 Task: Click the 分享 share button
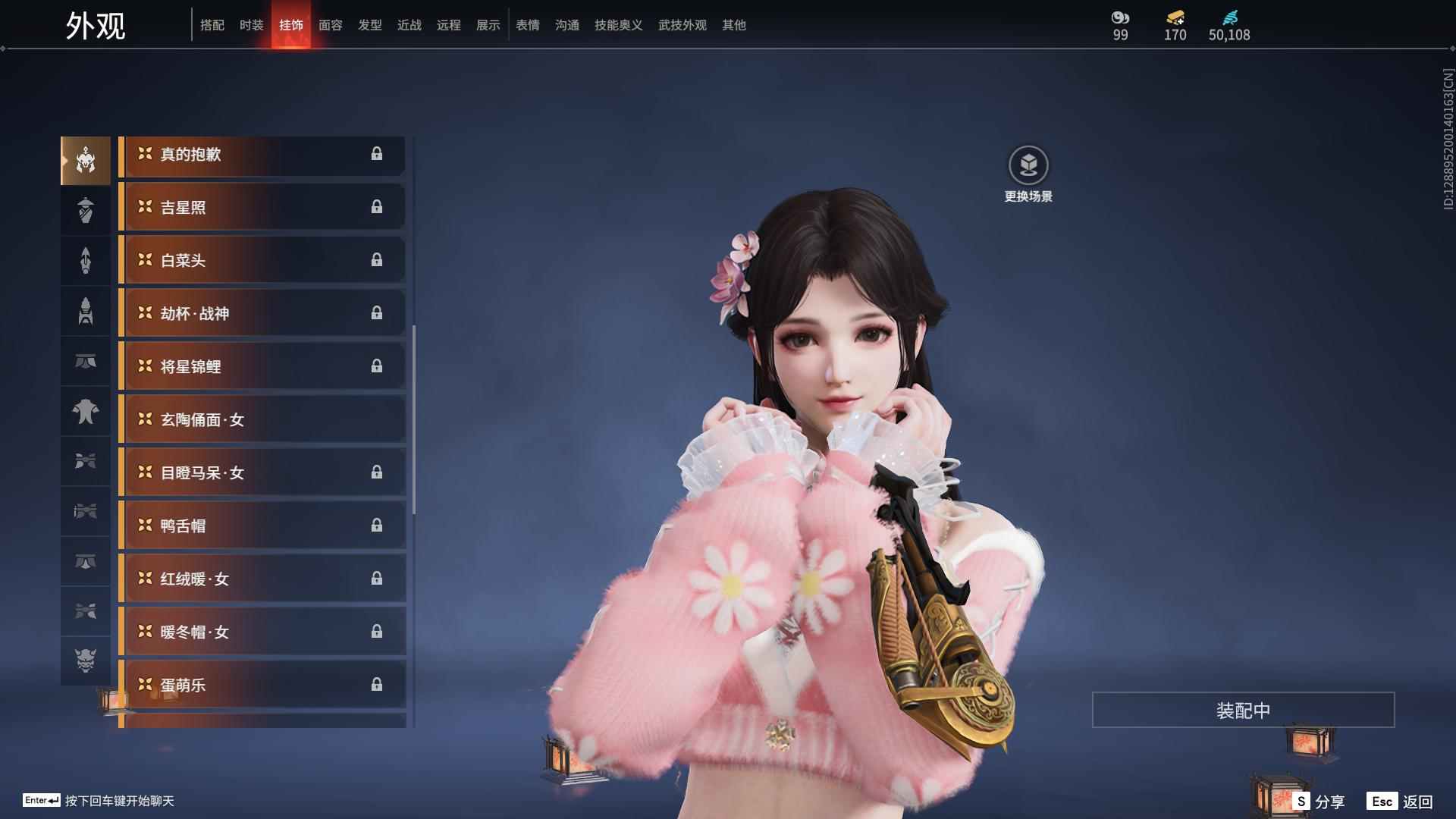(1320, 802)
